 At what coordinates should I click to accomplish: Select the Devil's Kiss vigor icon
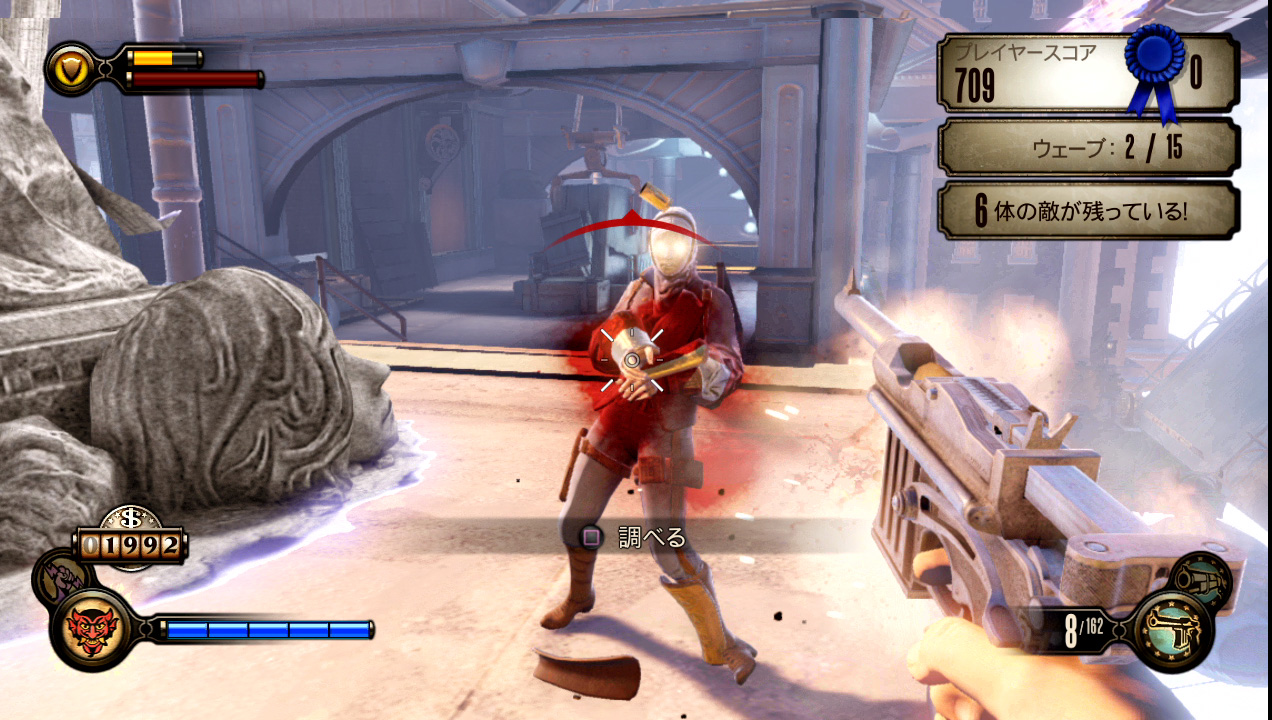(x=91, y=630)
